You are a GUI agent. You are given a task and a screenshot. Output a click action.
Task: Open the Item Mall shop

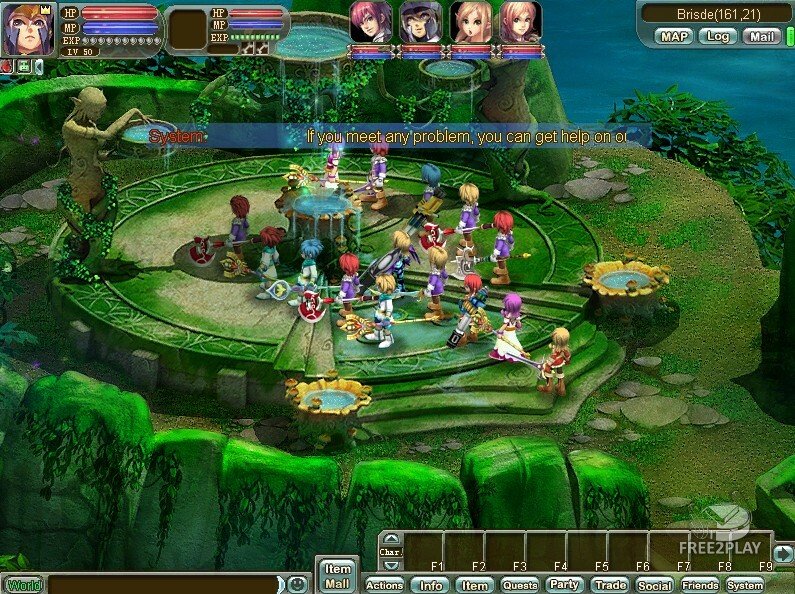pos(337,575)
